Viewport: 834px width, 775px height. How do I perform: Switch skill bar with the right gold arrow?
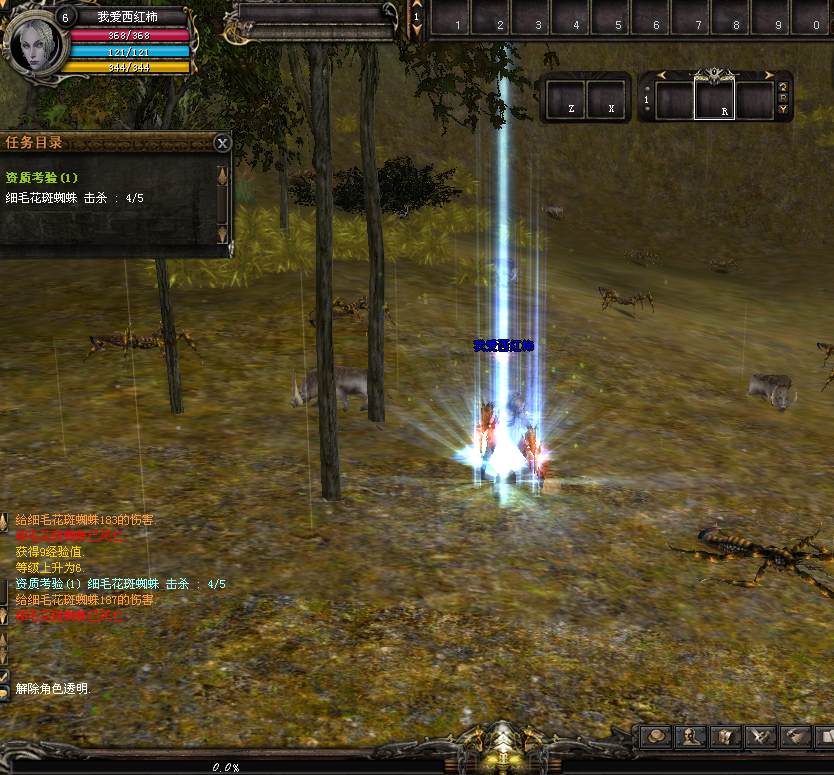point(770,75)
